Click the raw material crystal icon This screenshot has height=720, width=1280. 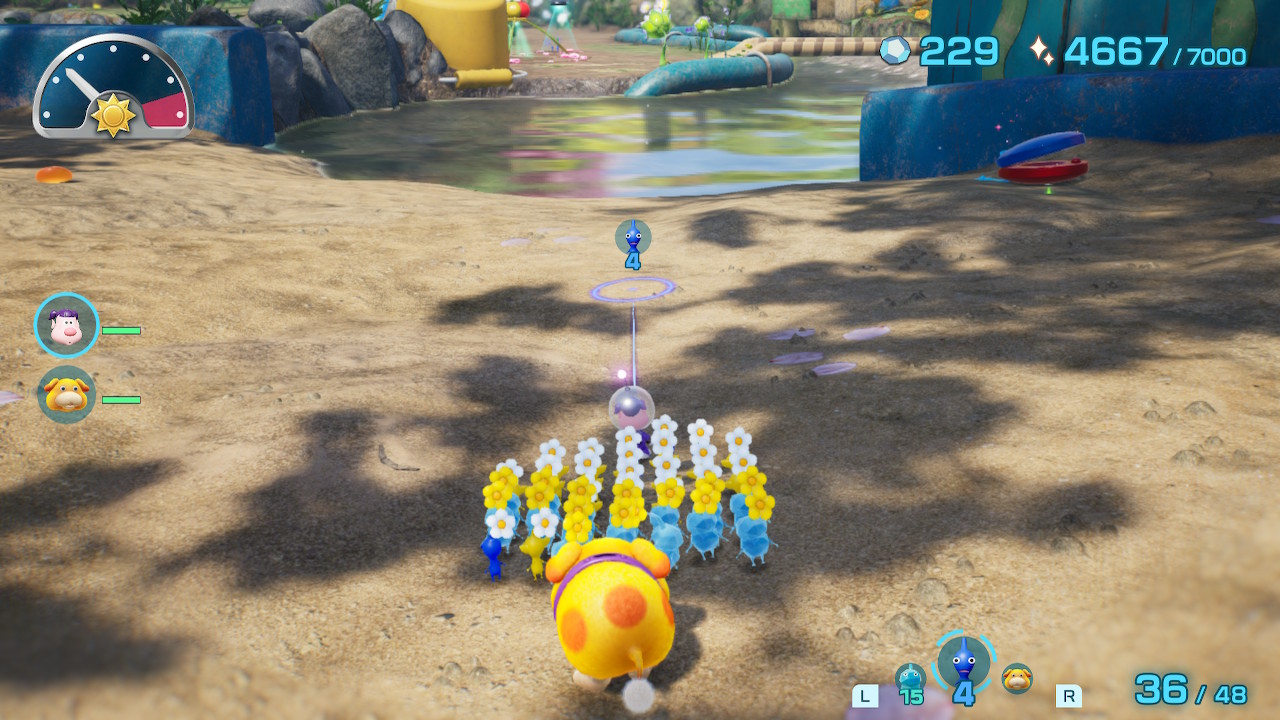(x=895, y=51)
